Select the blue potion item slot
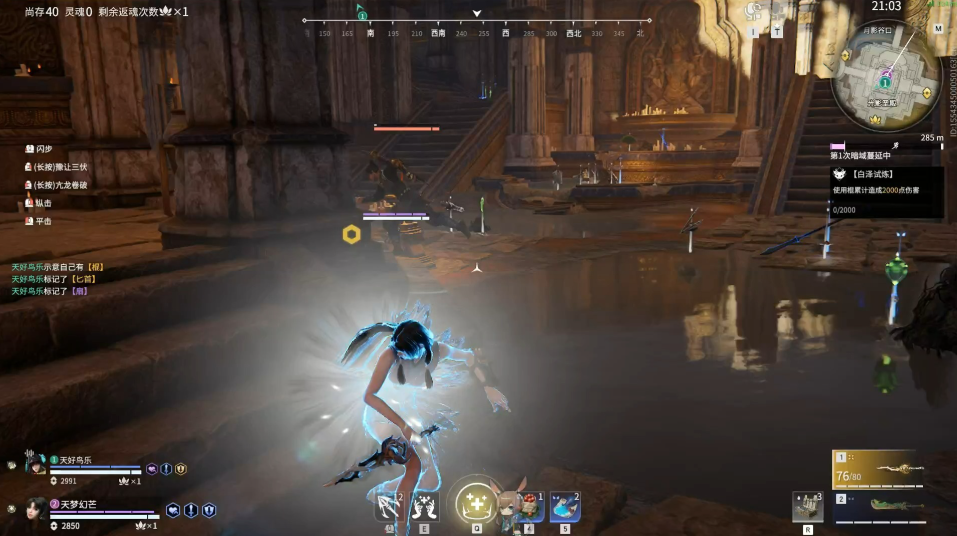 [564, 507]
